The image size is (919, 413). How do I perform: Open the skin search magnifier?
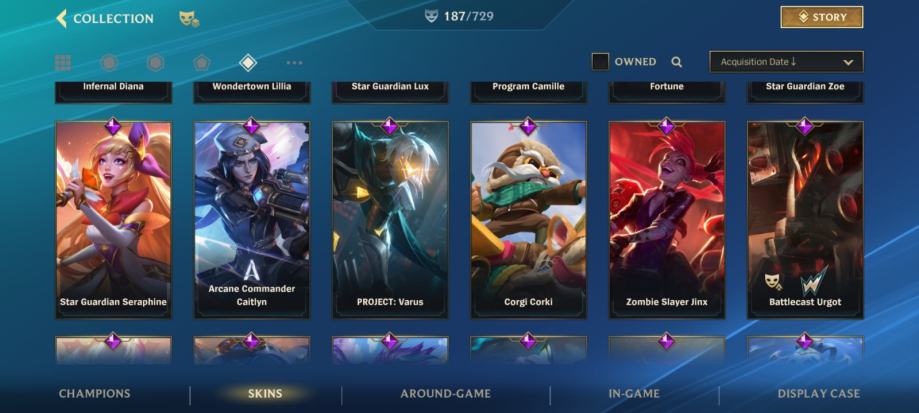click(677, 62)
